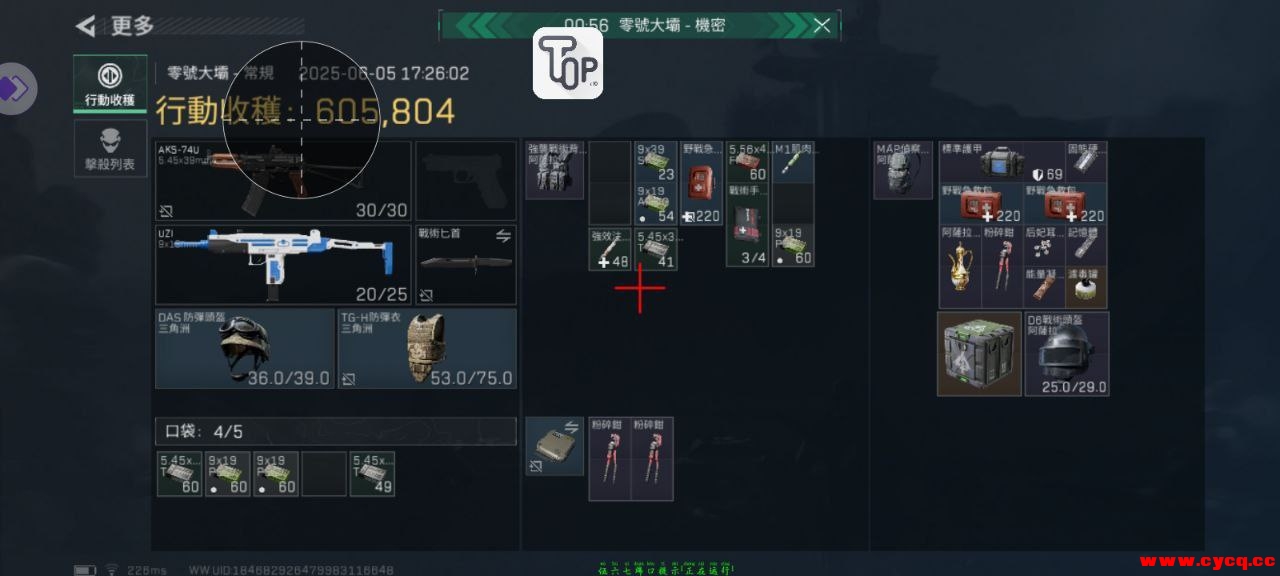Image resolution: width=1280 pixels, height=576 pixels.
Task: Inspect the D6 戰術頭盔 in backpack
Action: point(1067,353)
